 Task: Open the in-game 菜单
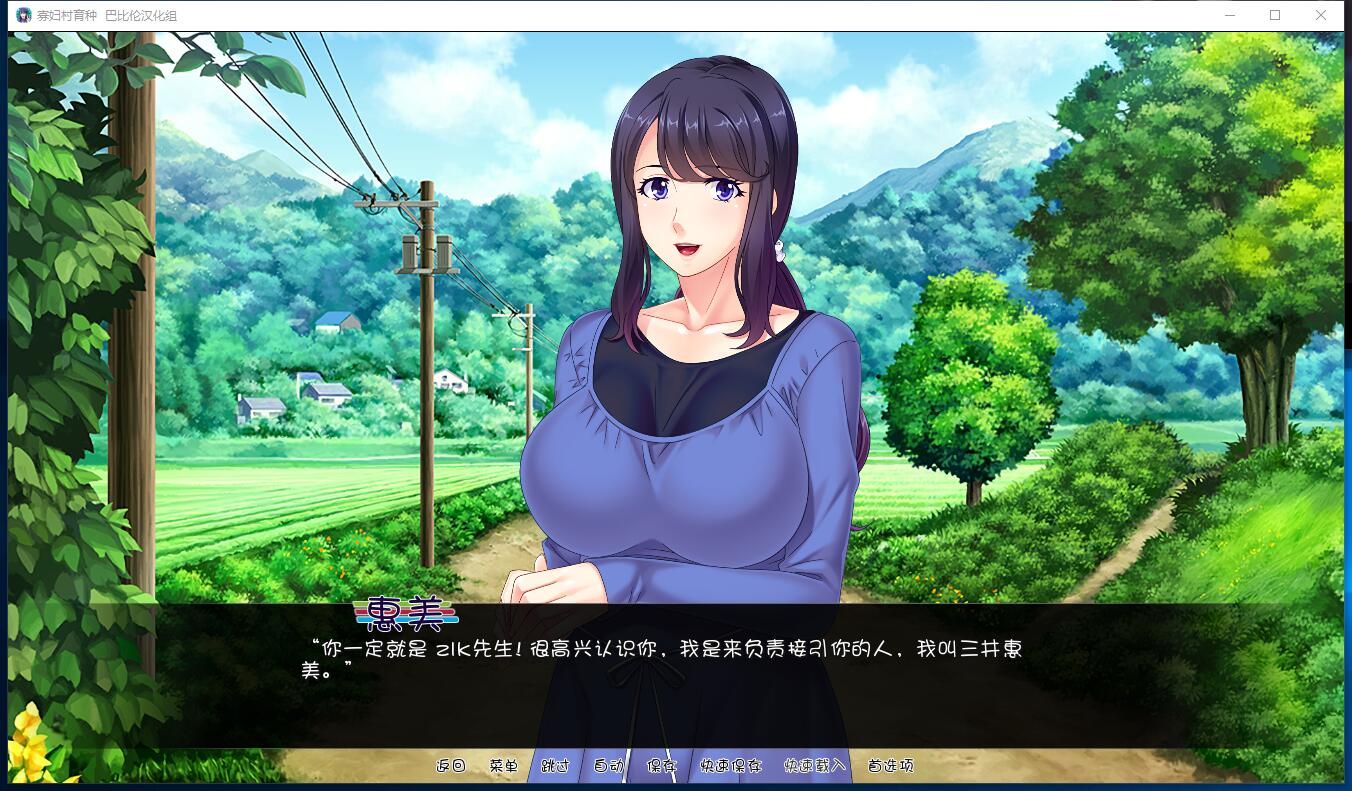[x=503, y=765]
